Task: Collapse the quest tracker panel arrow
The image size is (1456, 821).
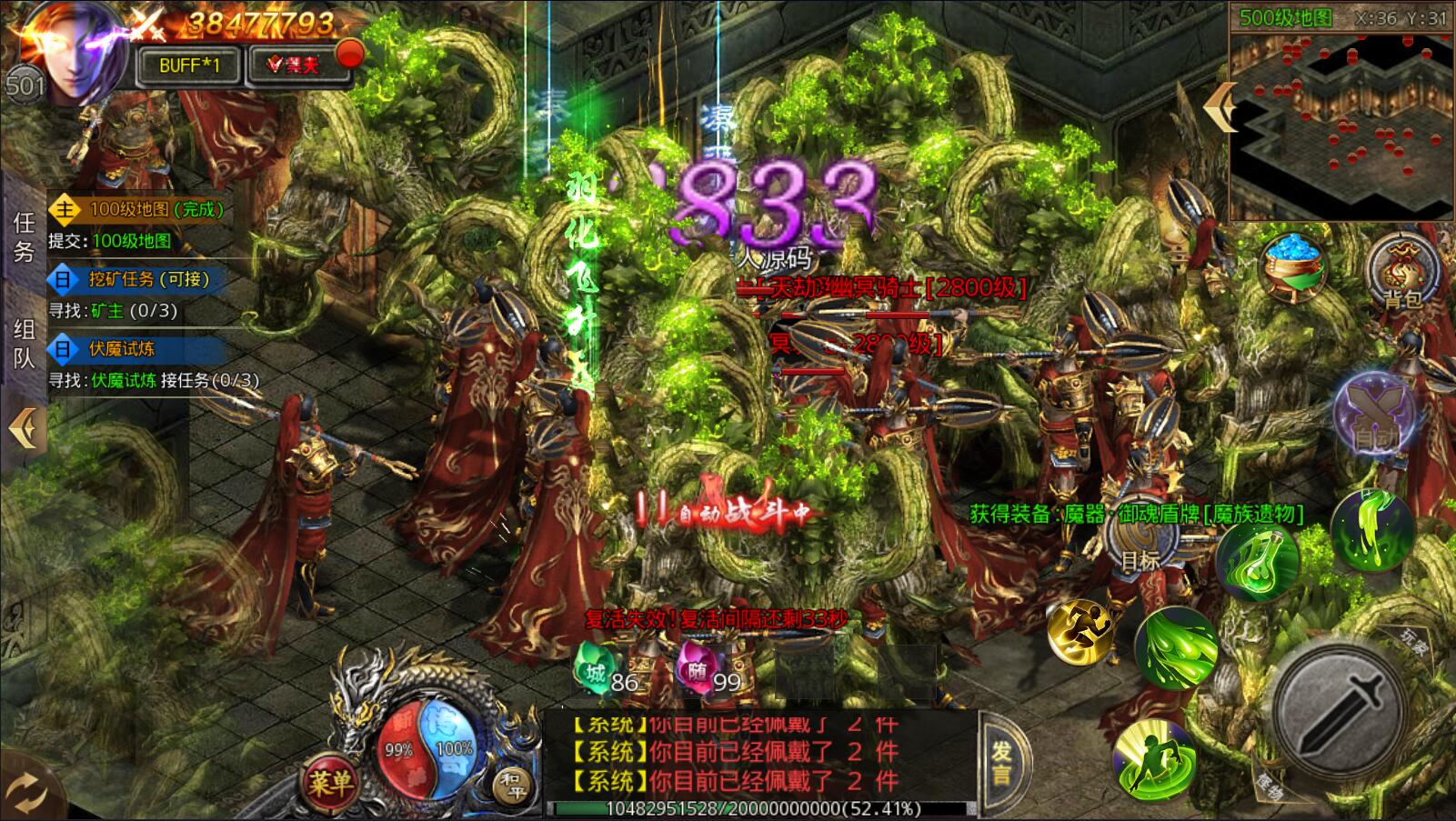Action: click(x=23, y=427)
